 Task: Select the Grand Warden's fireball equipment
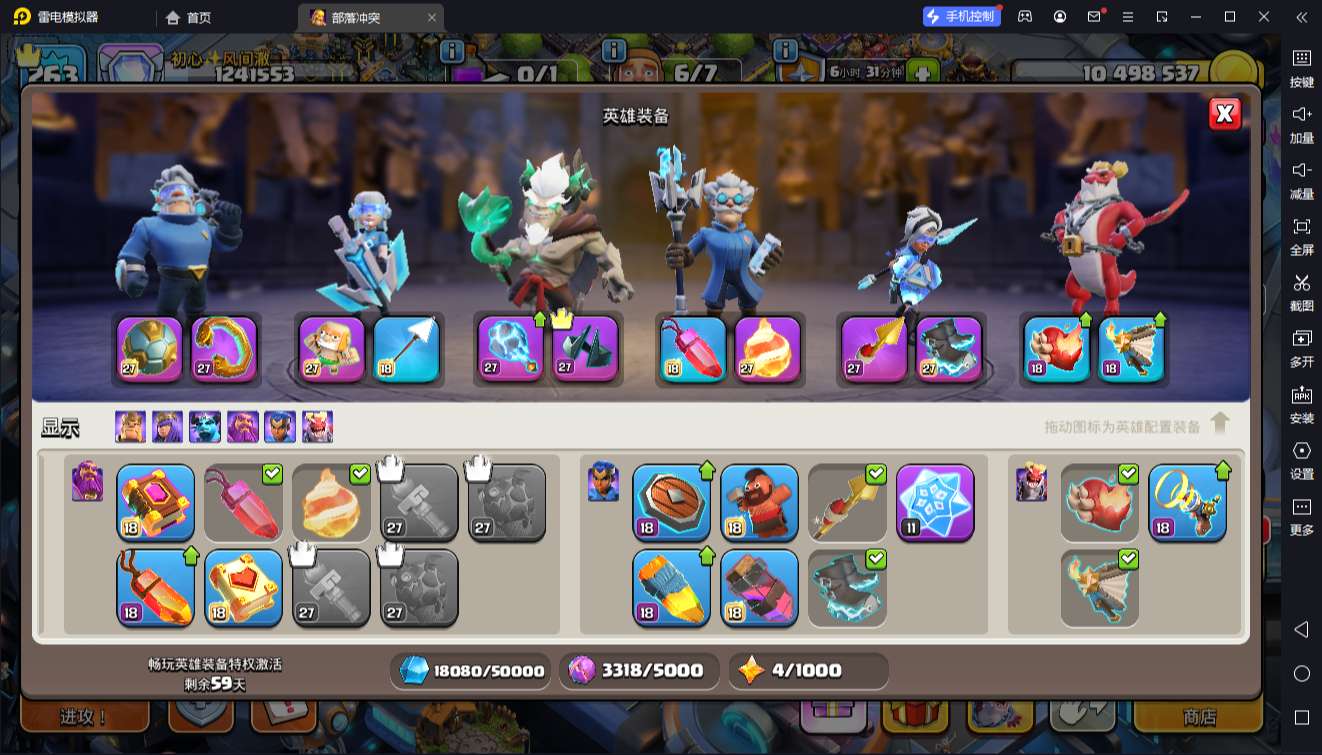pos(767,349)
